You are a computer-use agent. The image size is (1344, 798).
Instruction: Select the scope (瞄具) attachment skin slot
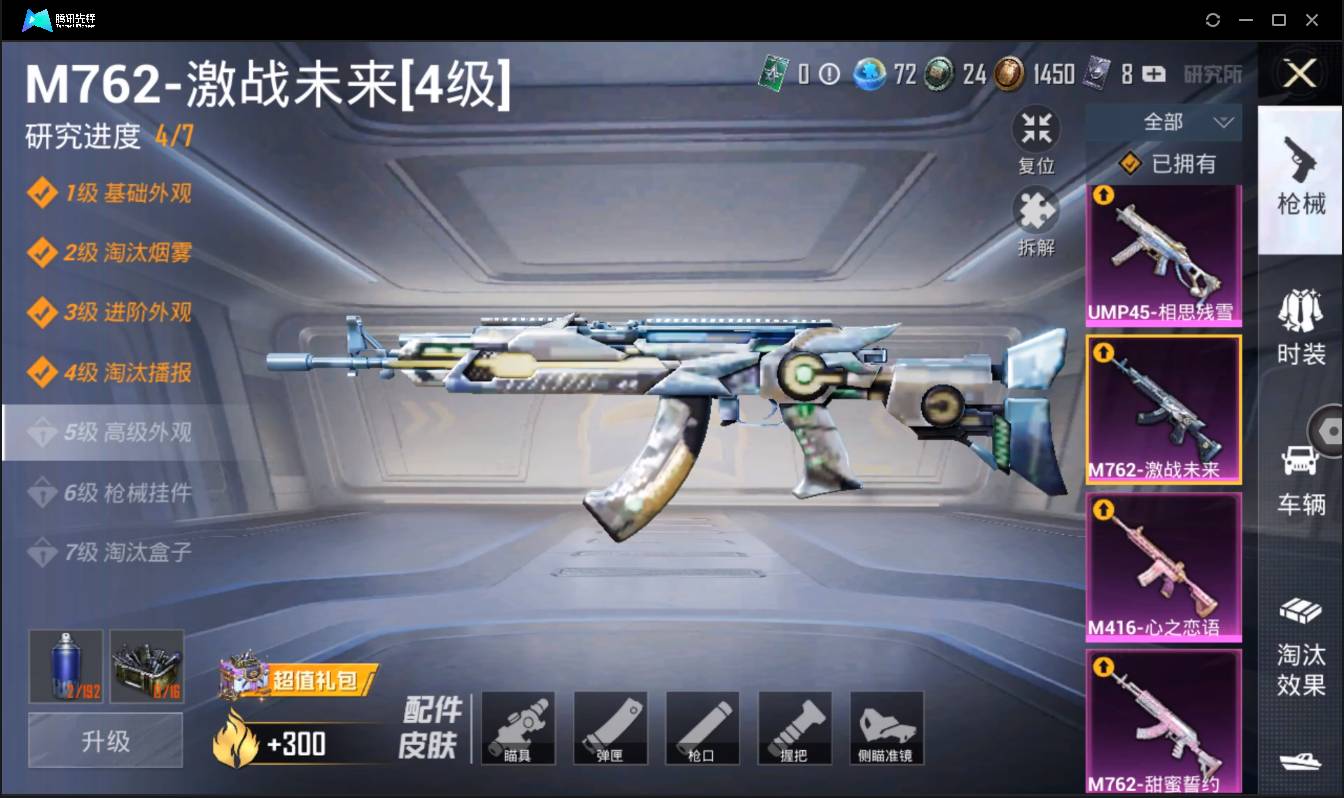coord(519,728)
